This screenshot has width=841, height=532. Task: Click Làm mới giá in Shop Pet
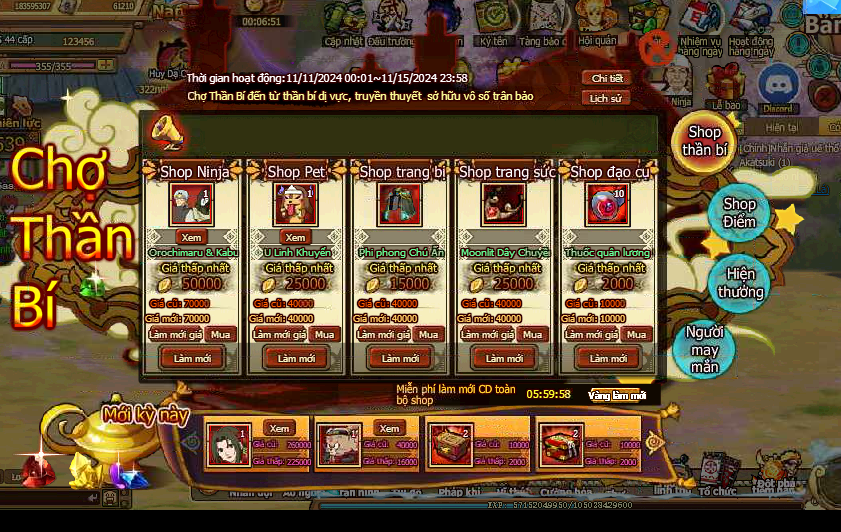pos(277,334)
